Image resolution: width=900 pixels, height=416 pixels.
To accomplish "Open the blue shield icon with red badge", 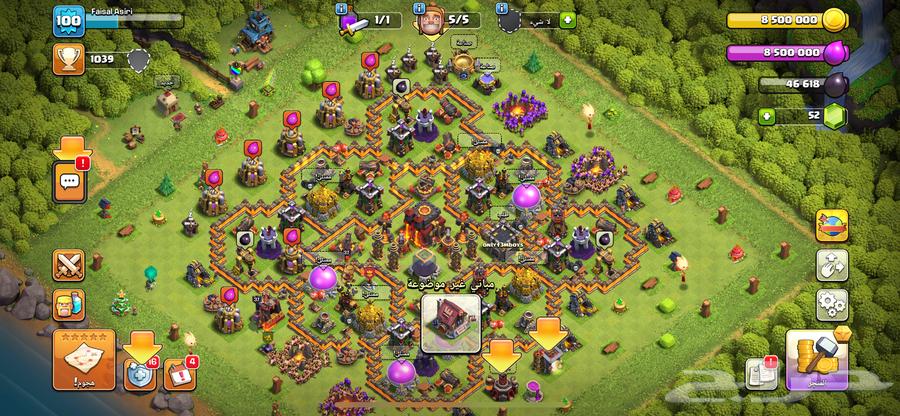I will [138, 372].
